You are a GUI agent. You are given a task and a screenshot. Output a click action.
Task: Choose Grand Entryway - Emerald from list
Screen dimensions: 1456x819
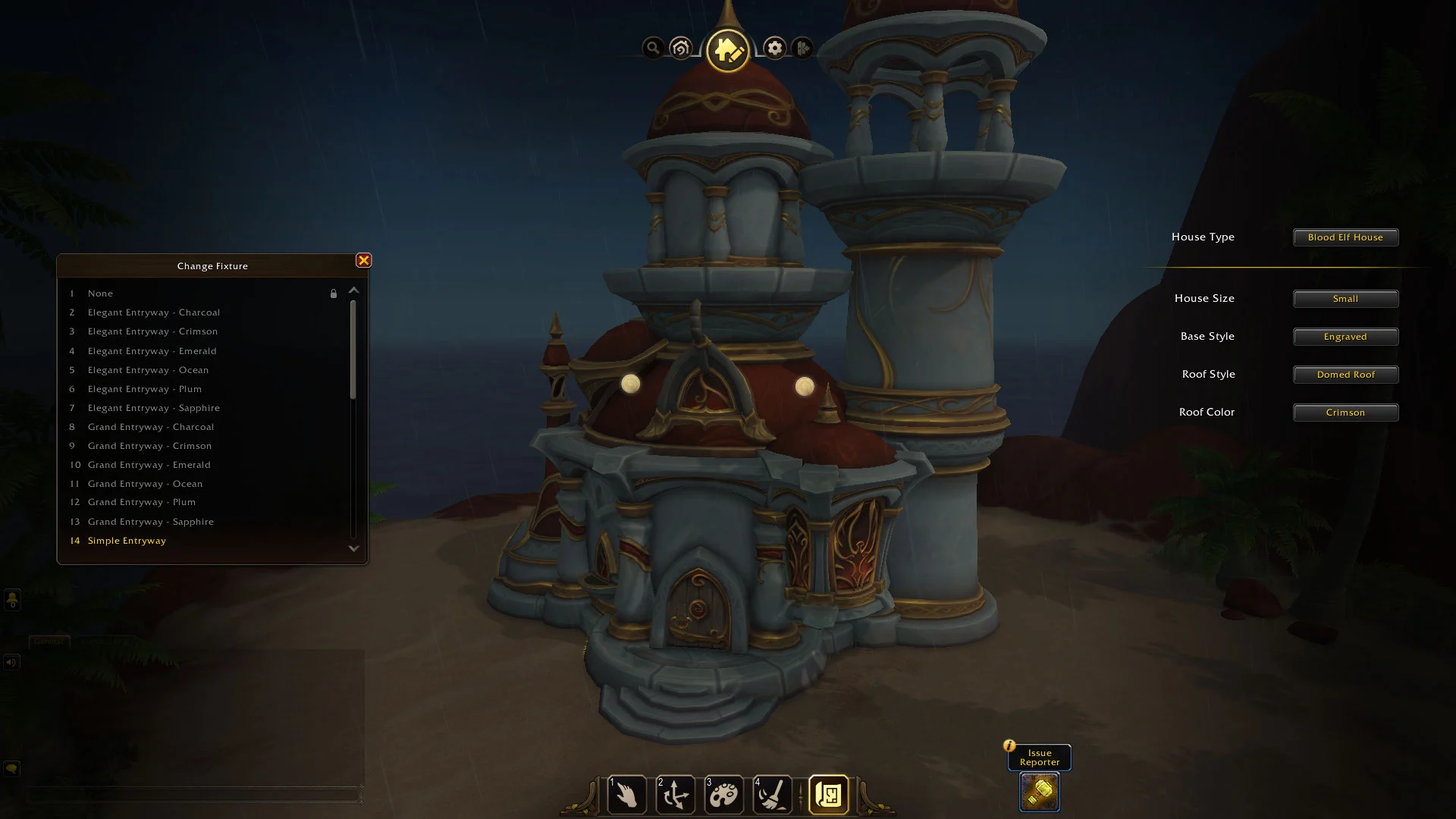tap(149, 465)
